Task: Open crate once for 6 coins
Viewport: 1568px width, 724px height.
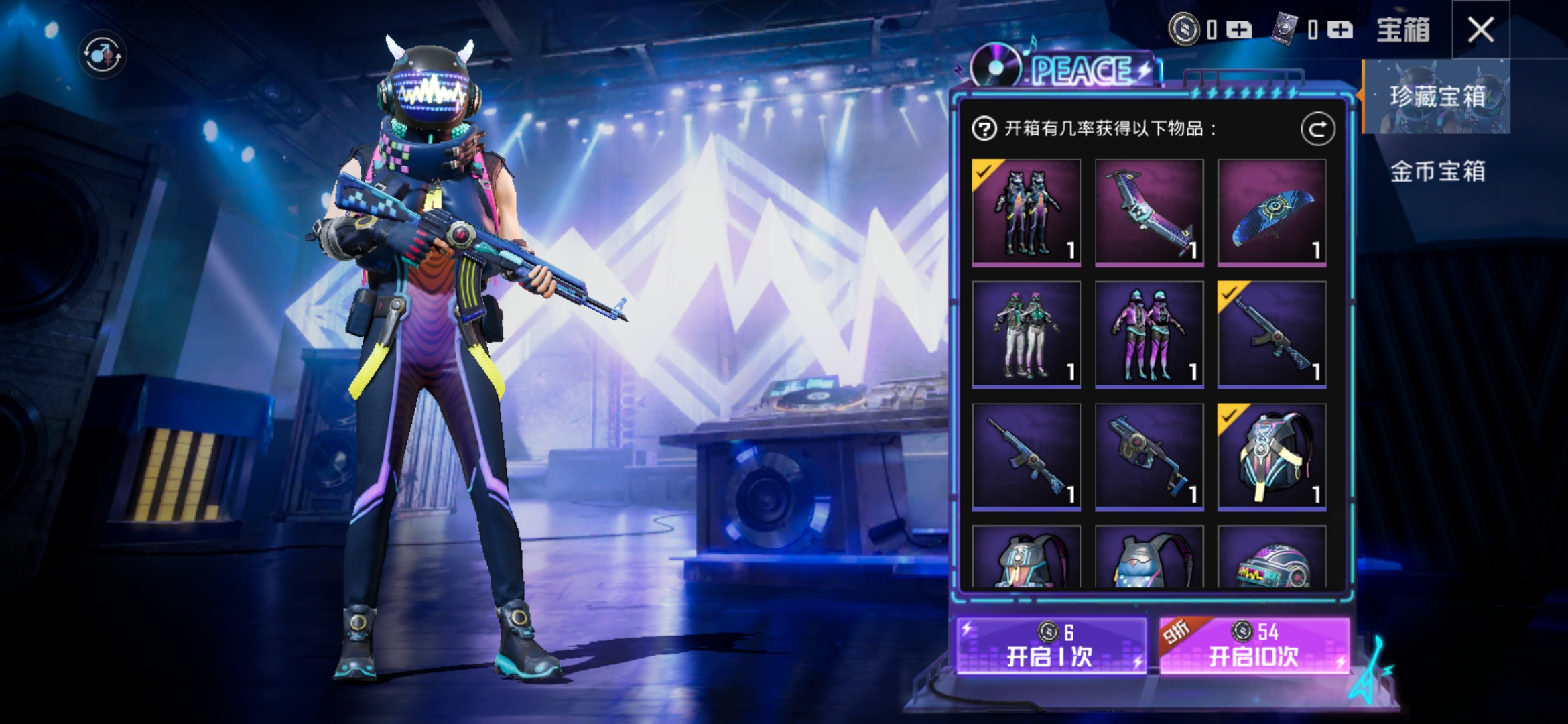Action: pyautogui.click(x=1051, y=646)
